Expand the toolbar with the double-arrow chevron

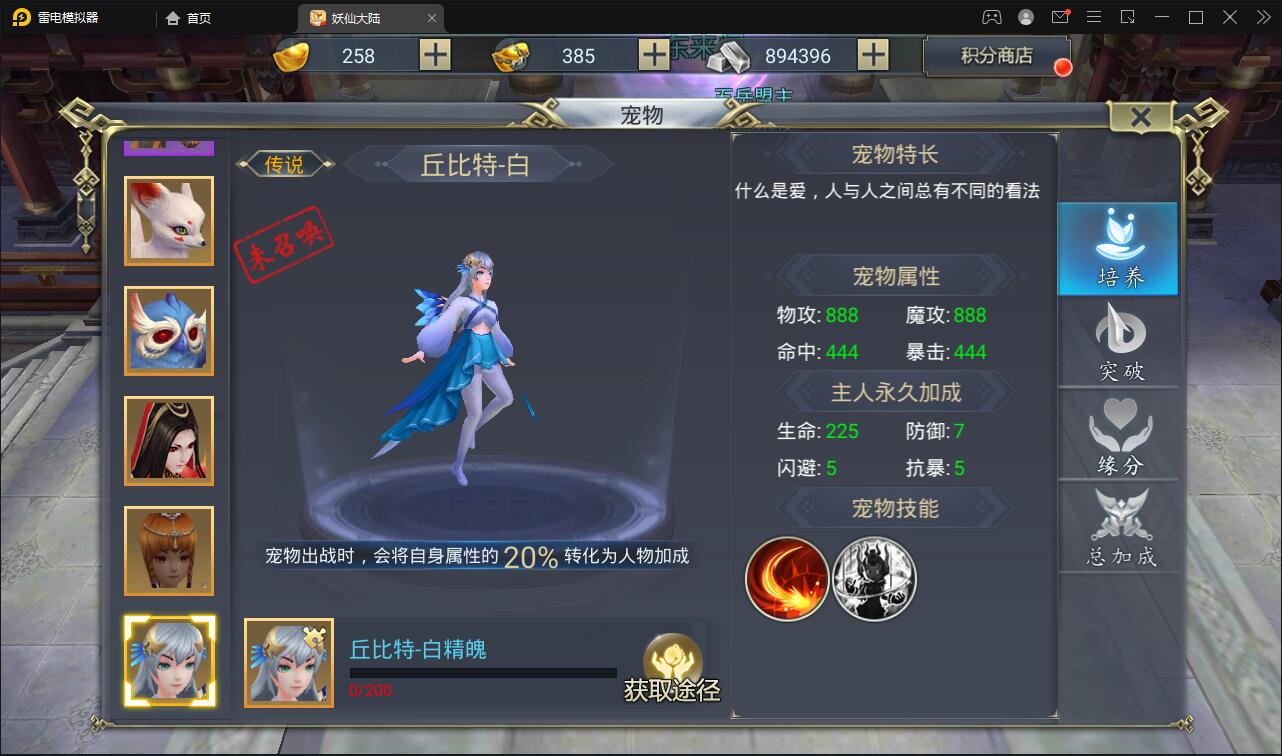point(1262,16)
